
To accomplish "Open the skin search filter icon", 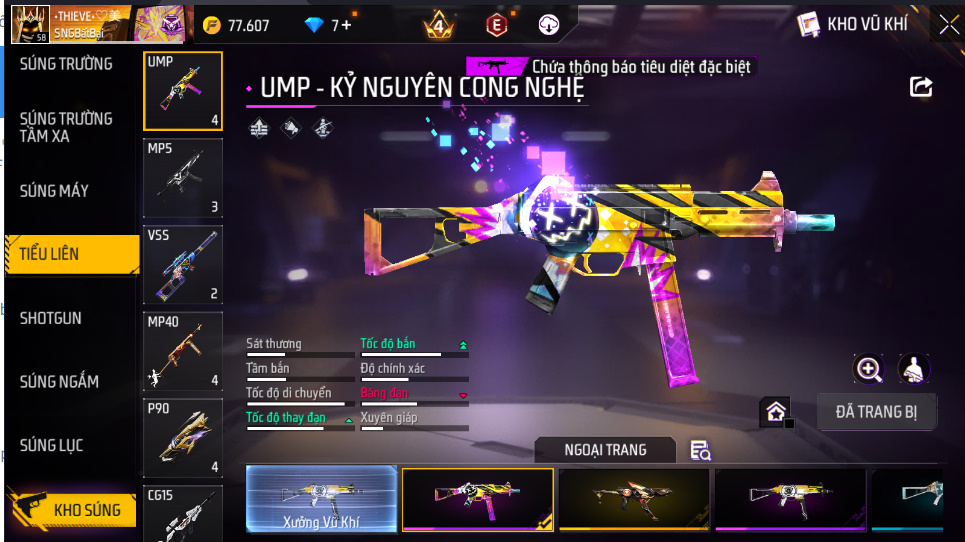I will pyautogui.click(x=700, y=451).
